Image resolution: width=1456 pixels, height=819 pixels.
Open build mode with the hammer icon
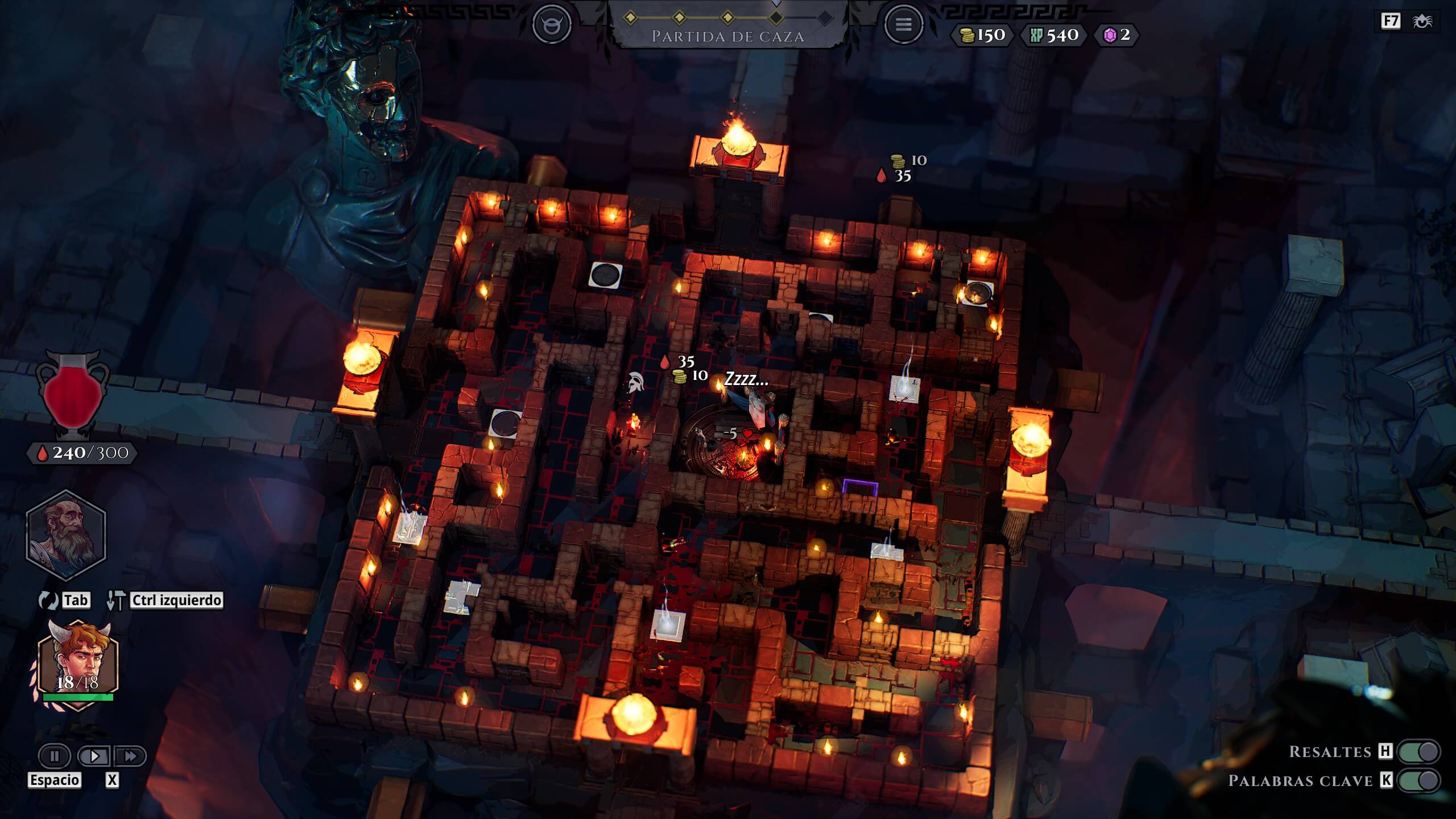(116, 600)
